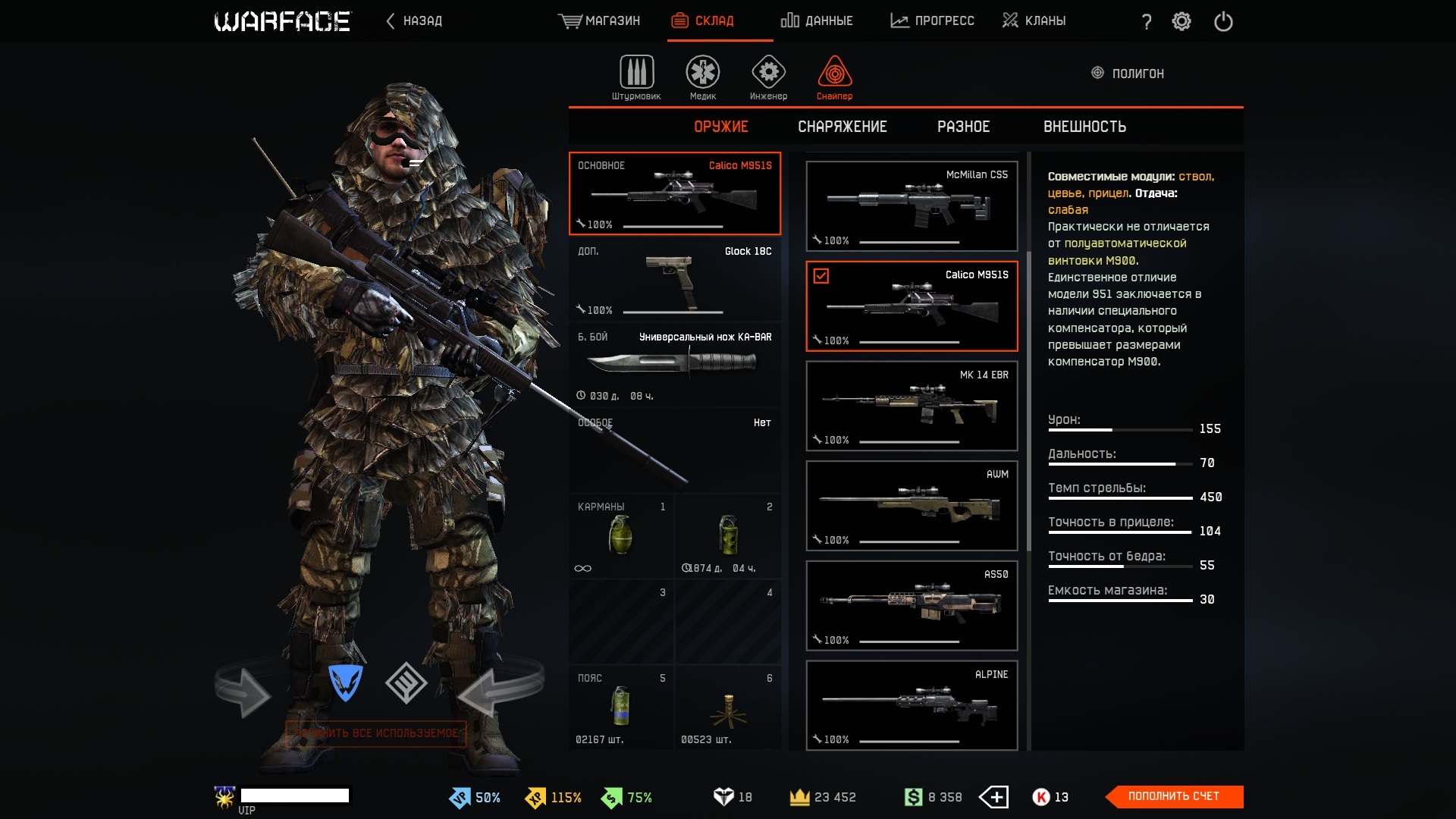Select the KA-BAR knife melee slot
The image size is (1456, 819).
pyautogui.click(x=674, y=366)
